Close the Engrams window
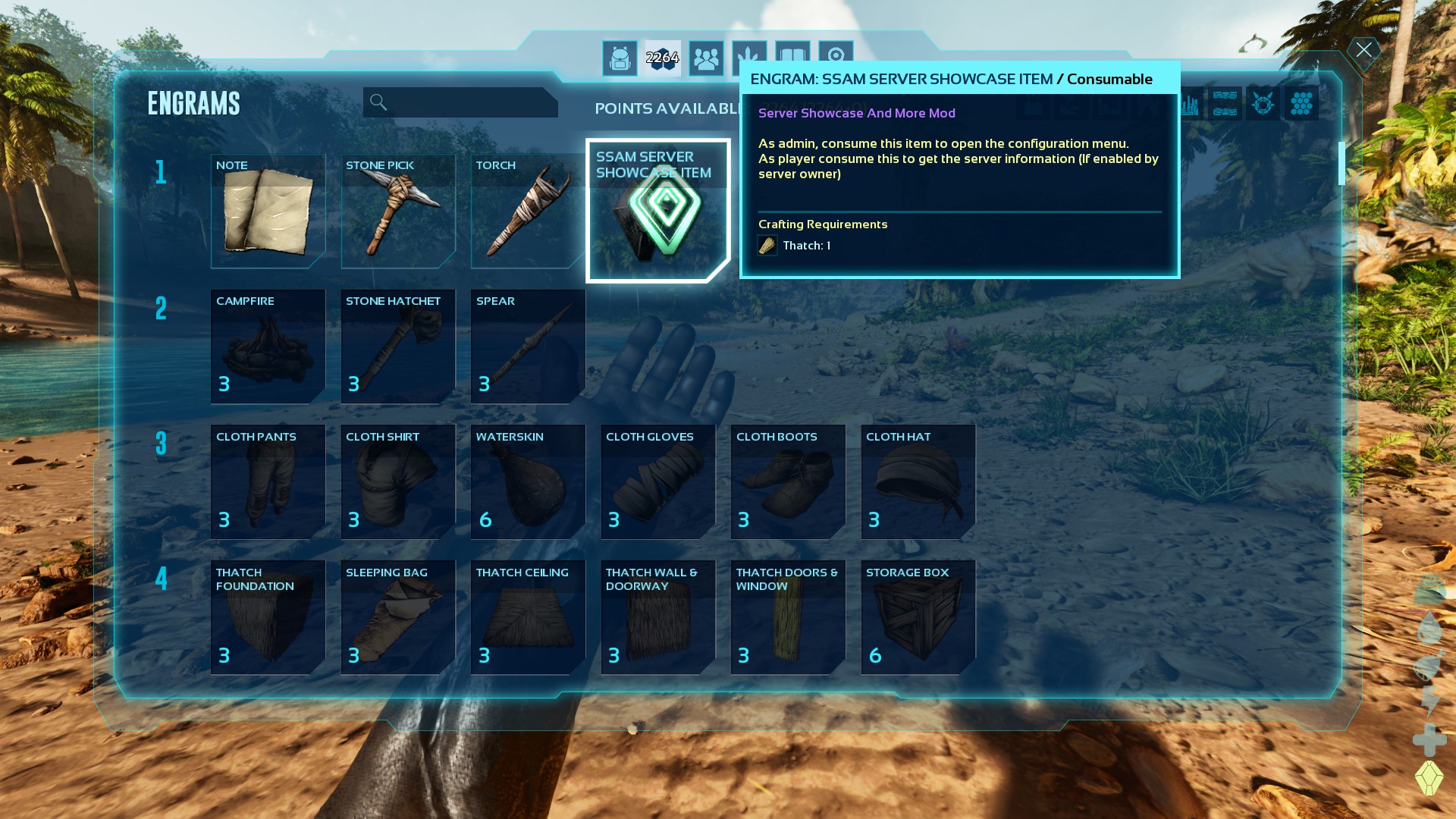Image resolution: width=1456 pixels, height=819 pixels. pyautogui.click(x=1363, y=51)
